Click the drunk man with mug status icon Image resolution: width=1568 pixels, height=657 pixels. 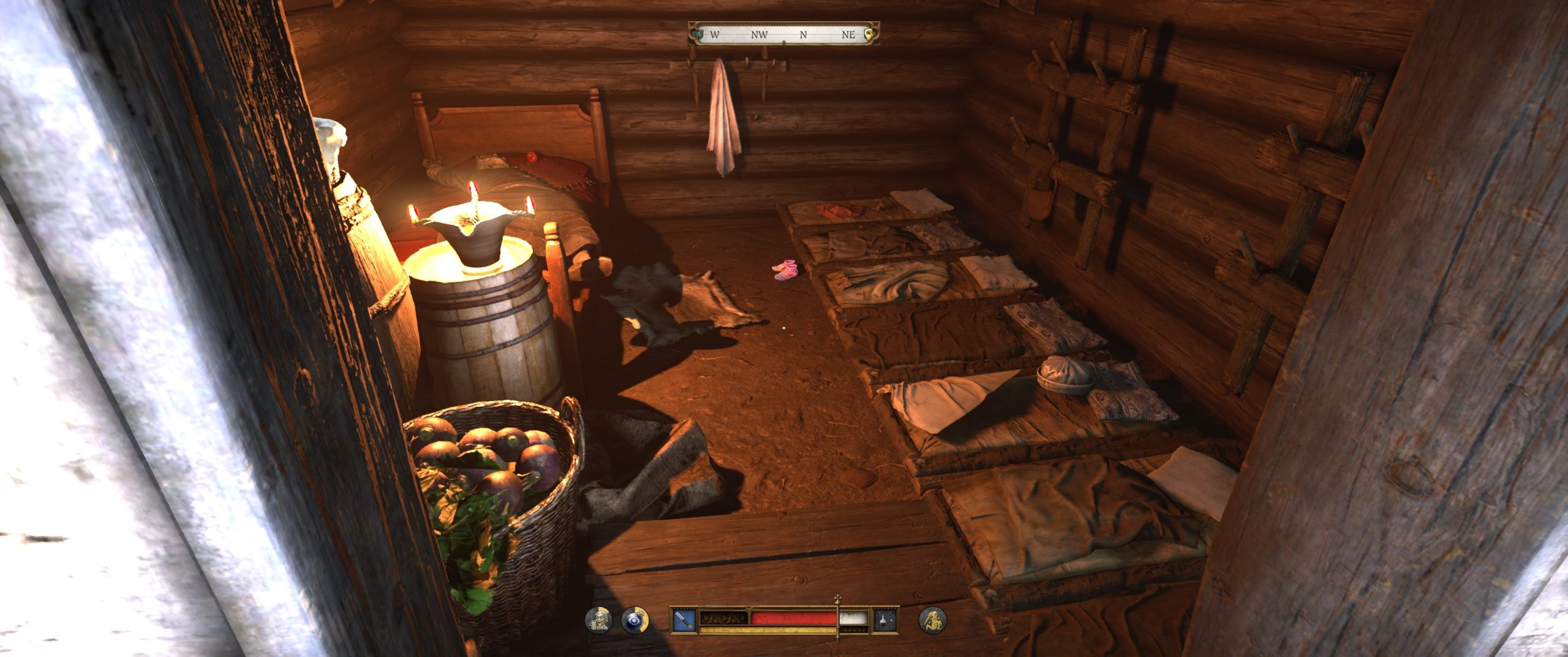pyautogui.click(x=598, y=620)
